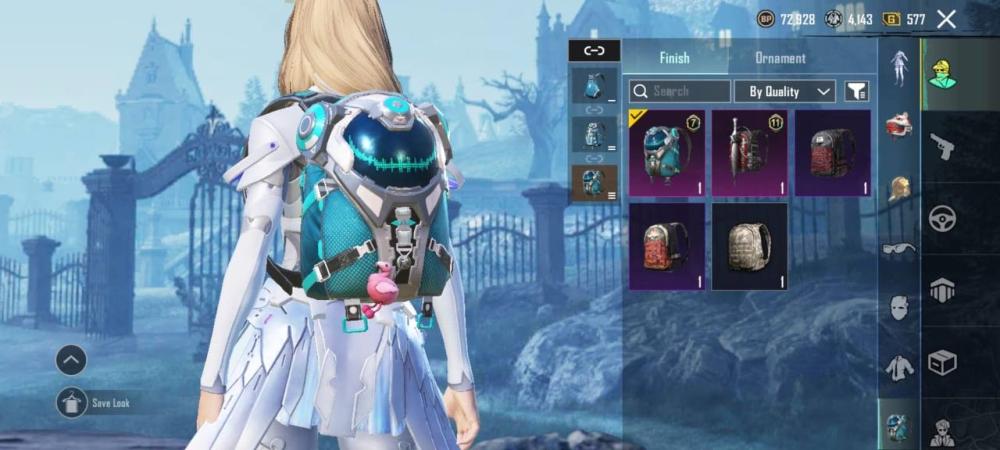Toggle the link button above backpack levels

594,50
